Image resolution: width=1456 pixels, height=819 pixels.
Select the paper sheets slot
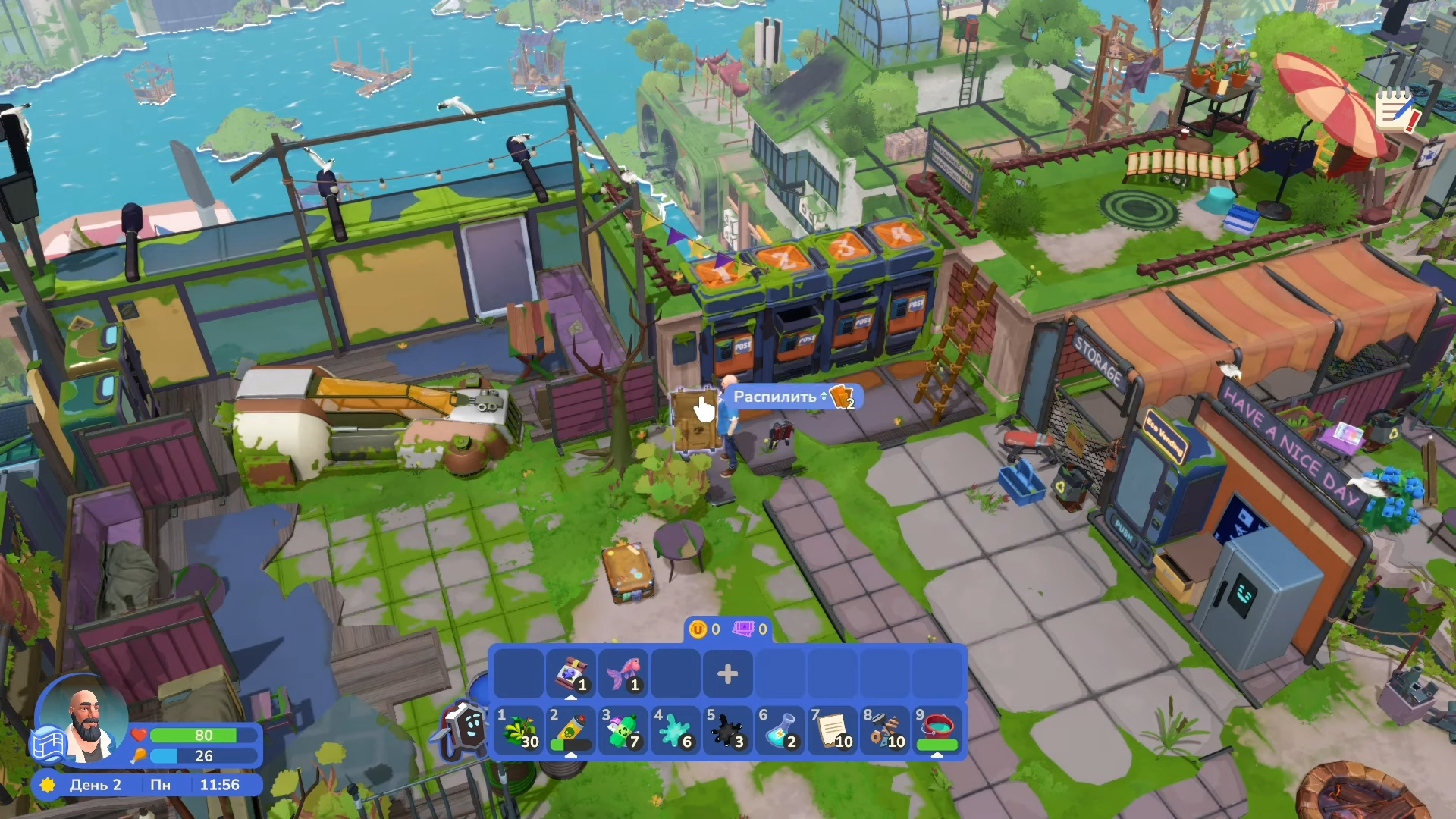coord(833,731)
